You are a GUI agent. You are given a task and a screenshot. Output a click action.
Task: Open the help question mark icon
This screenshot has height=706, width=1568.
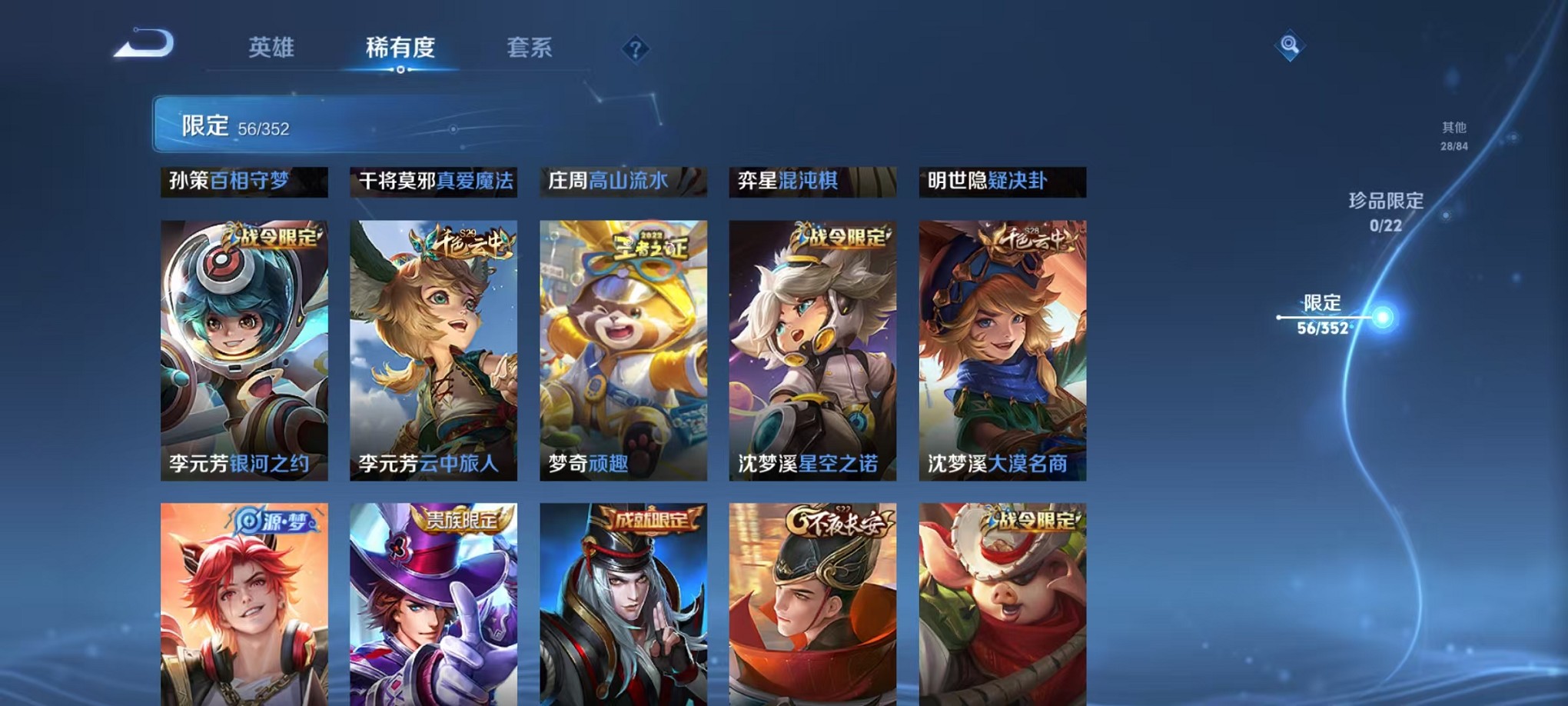coord(635,49)
